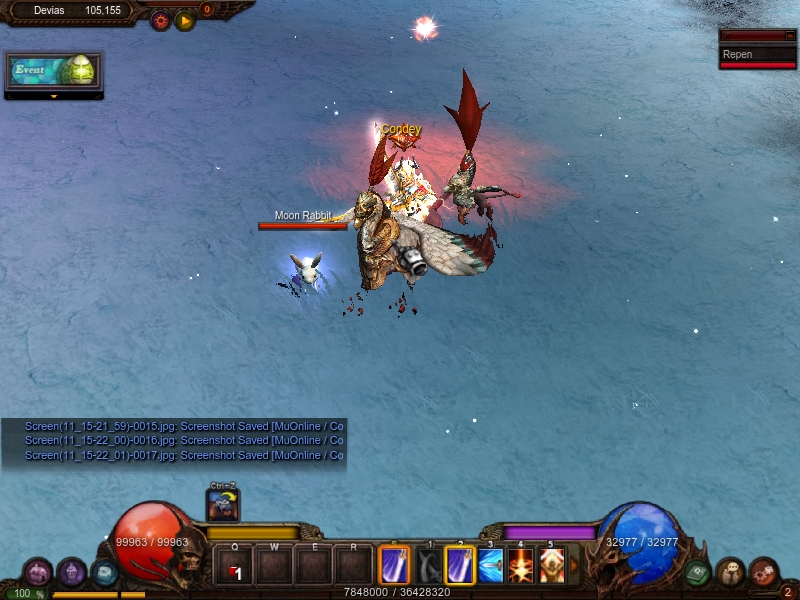
Task: Click the purple figure icon at bottom left
Action: pos(71,572)
